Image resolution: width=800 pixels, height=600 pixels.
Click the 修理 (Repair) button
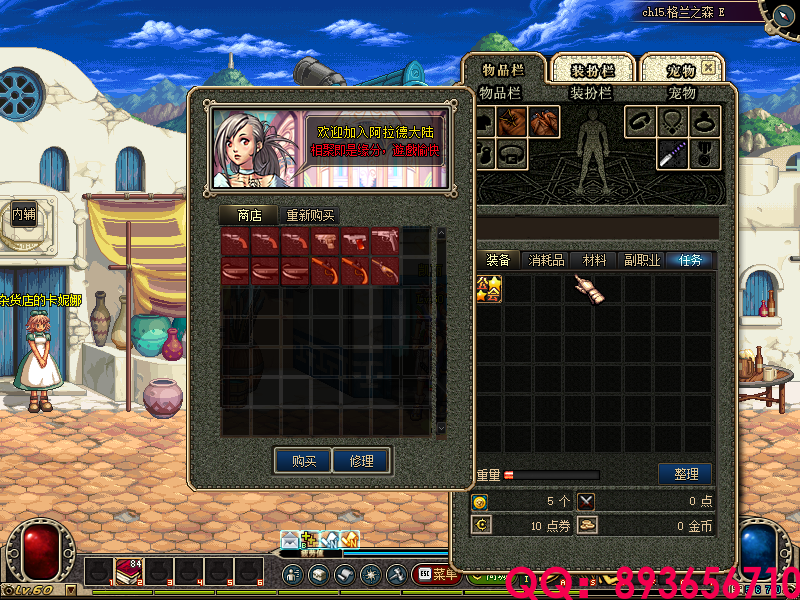tap(361, 461)
